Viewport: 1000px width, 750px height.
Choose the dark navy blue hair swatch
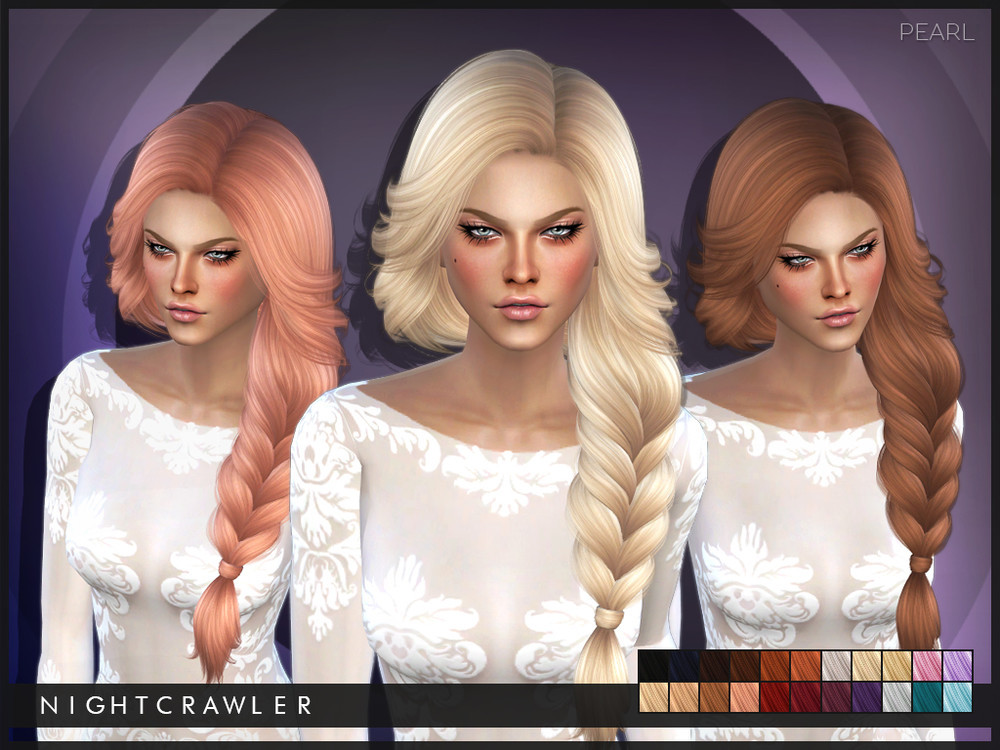coord(683,667)
